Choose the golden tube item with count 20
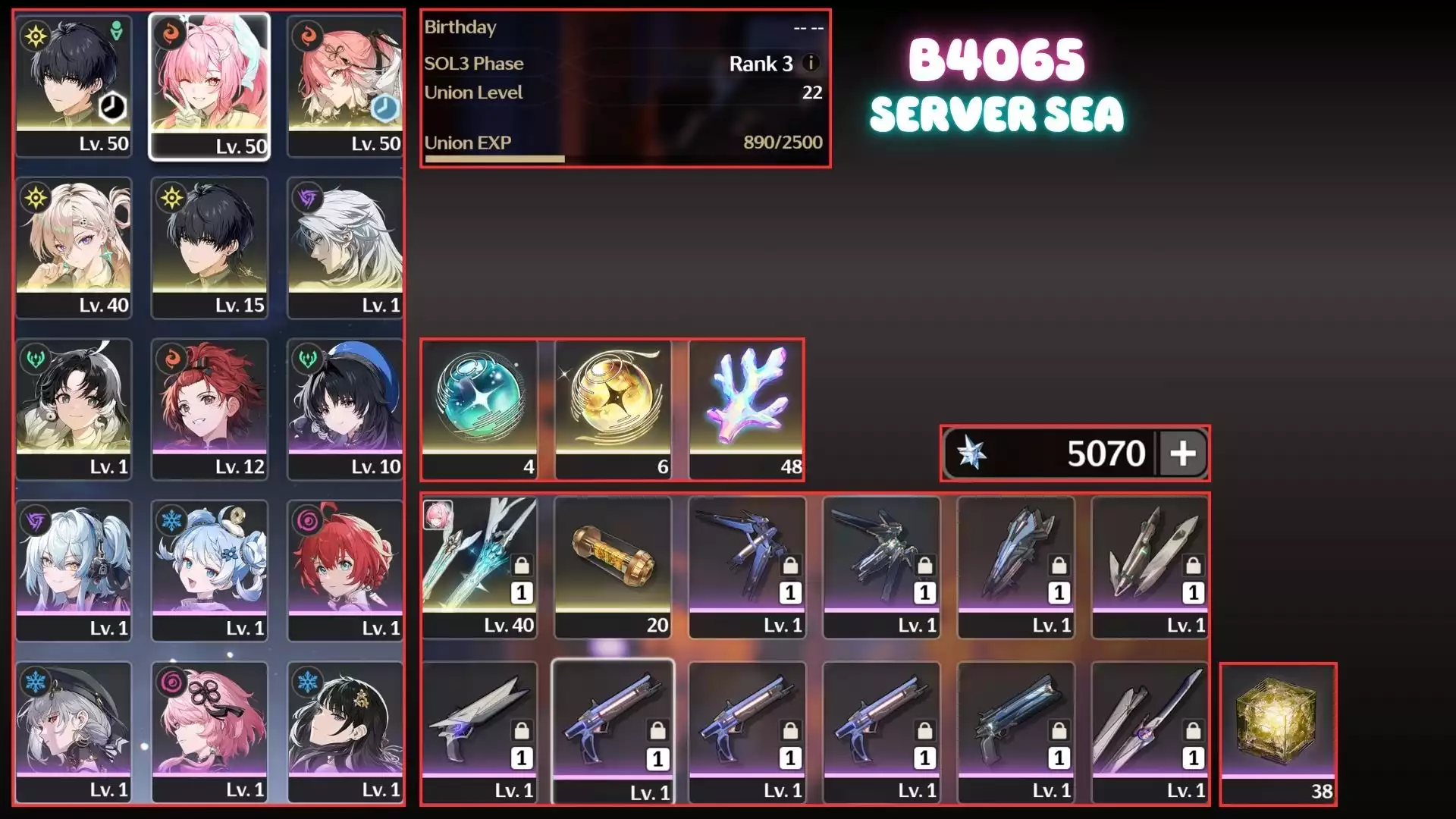 click(613, 566)
